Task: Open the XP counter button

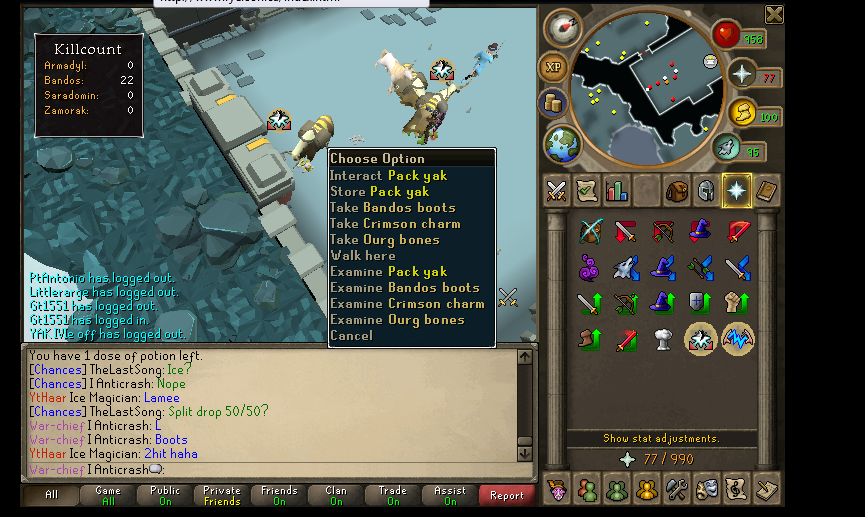Action: (x=552, y=68)
